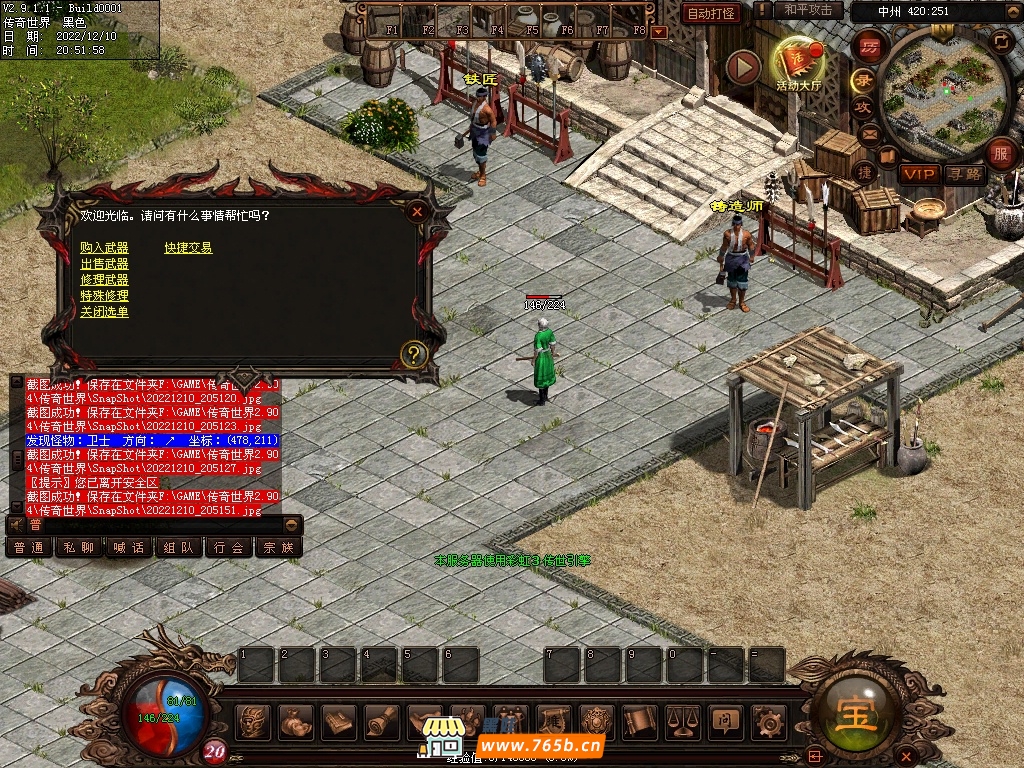This screenshot has height=768, width=1024.
Task: Choose 购入武器 in the blacksmith dialog
Action: 104,248
